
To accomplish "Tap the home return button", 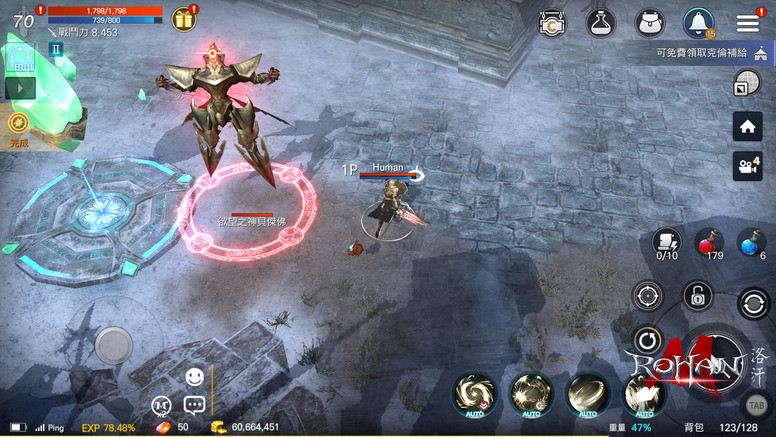I will pyautogui.click(x=747, y=126).
